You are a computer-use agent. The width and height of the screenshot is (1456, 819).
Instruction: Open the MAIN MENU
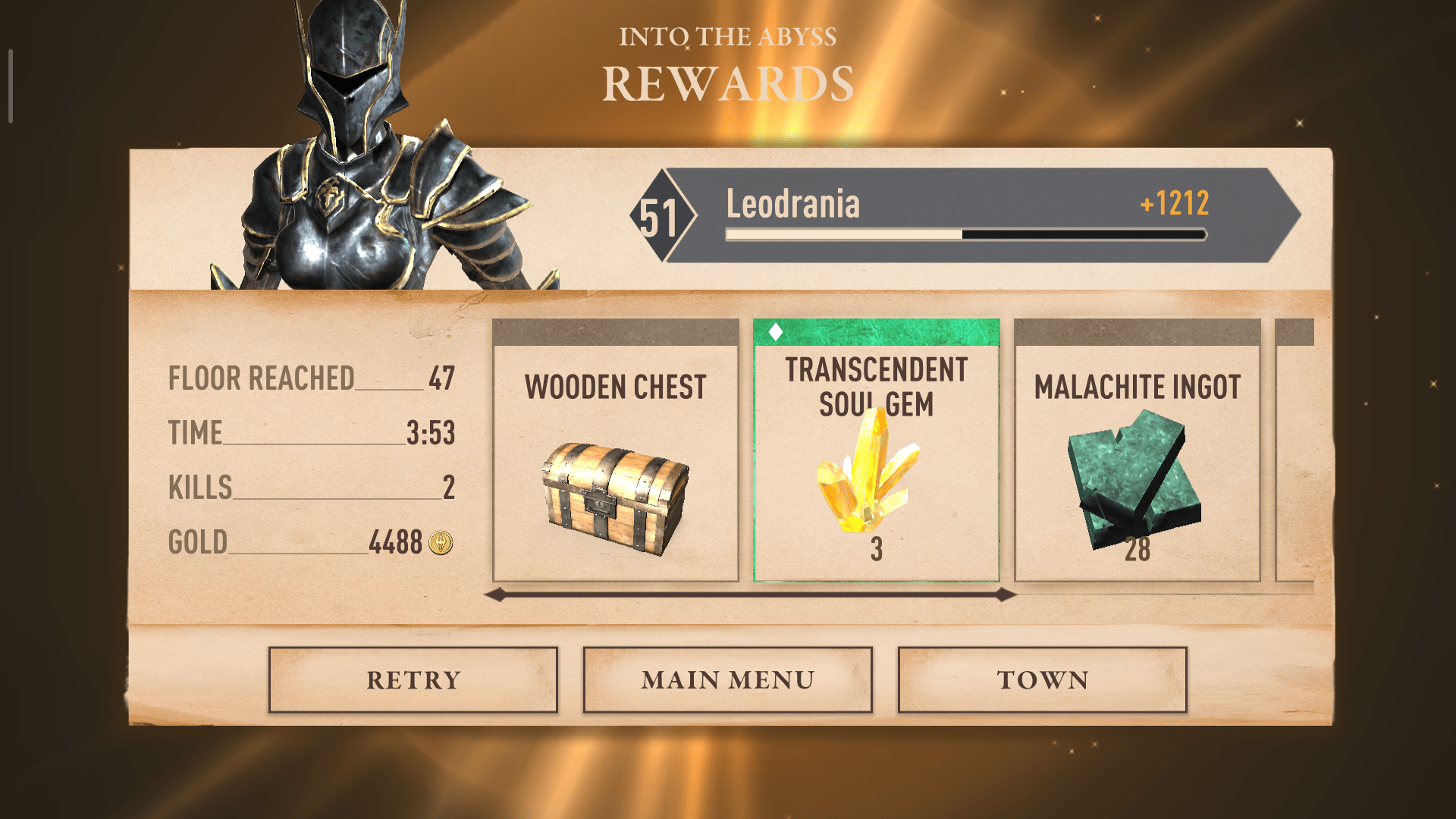(728, 679)
